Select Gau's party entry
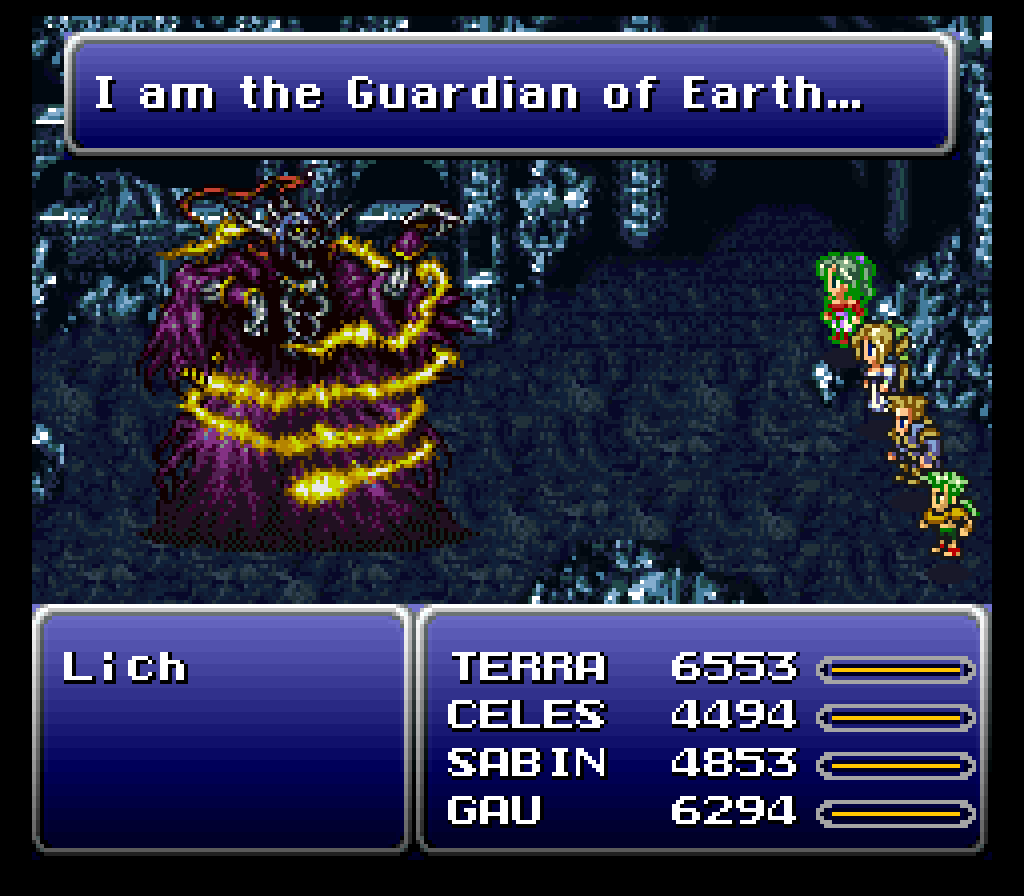The width and height of the screenshot is (1024, 896). pos(494,810)
